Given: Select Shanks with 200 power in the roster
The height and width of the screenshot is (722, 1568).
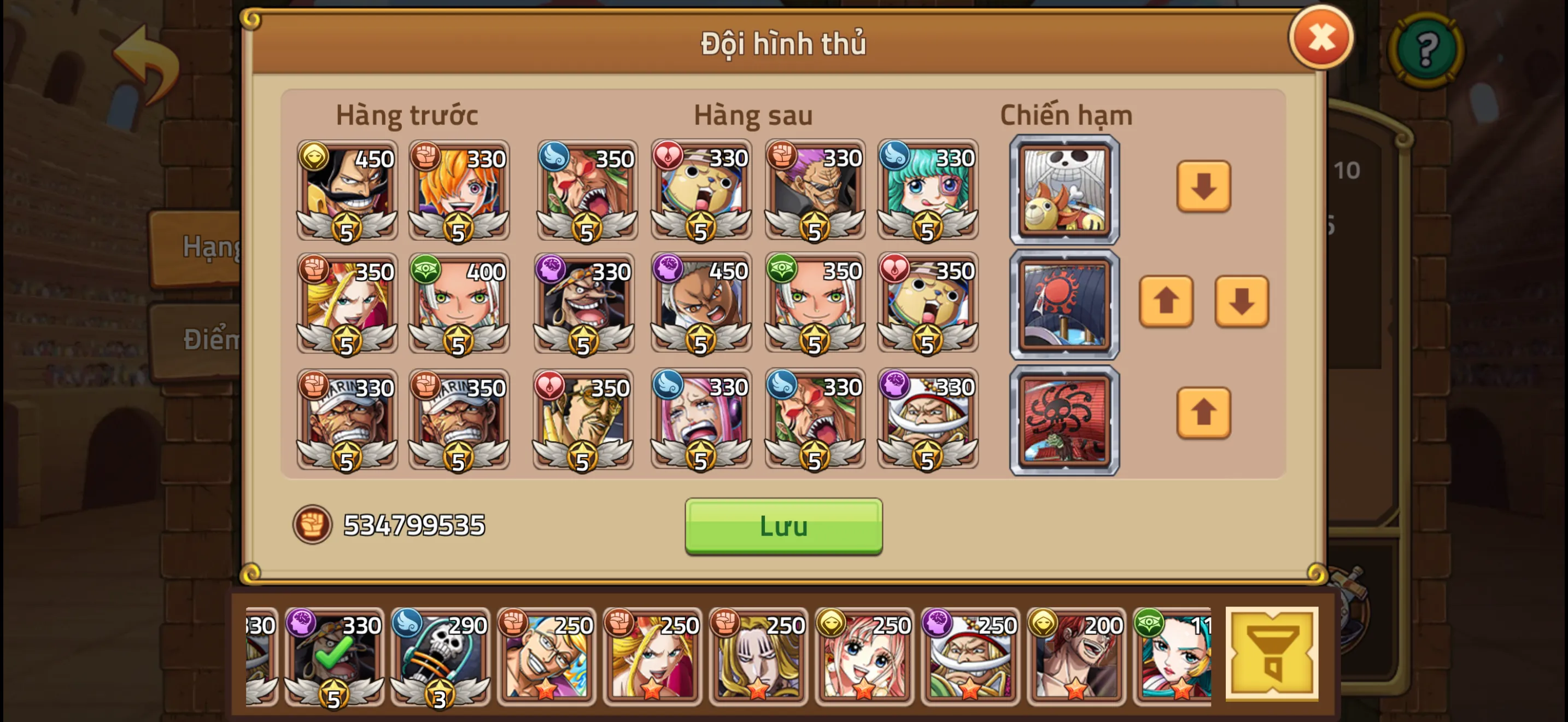Looking at the screenshot, I should click(x=1078, y=657).
